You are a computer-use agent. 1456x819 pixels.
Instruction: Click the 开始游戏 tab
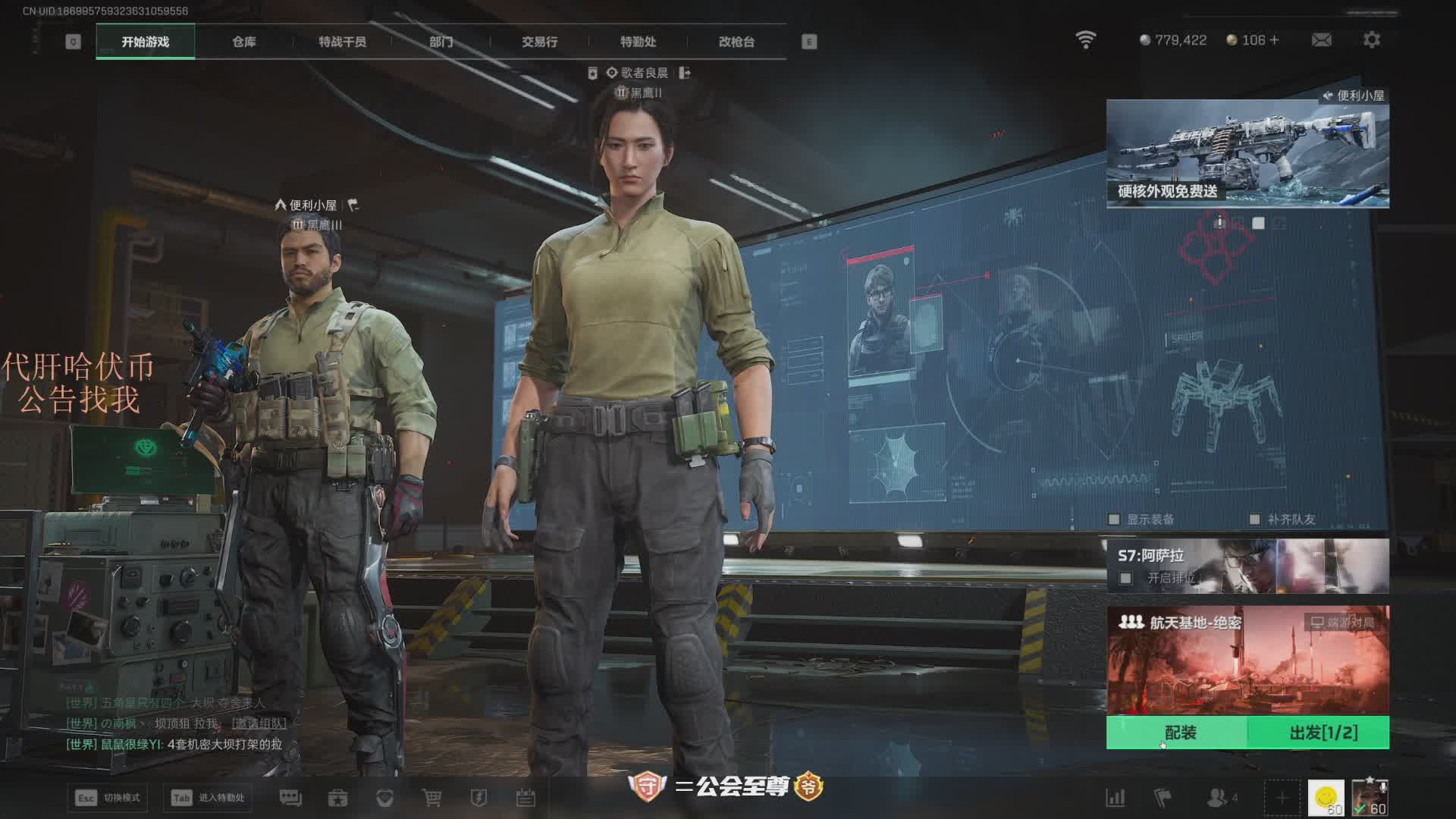[145, 42]
